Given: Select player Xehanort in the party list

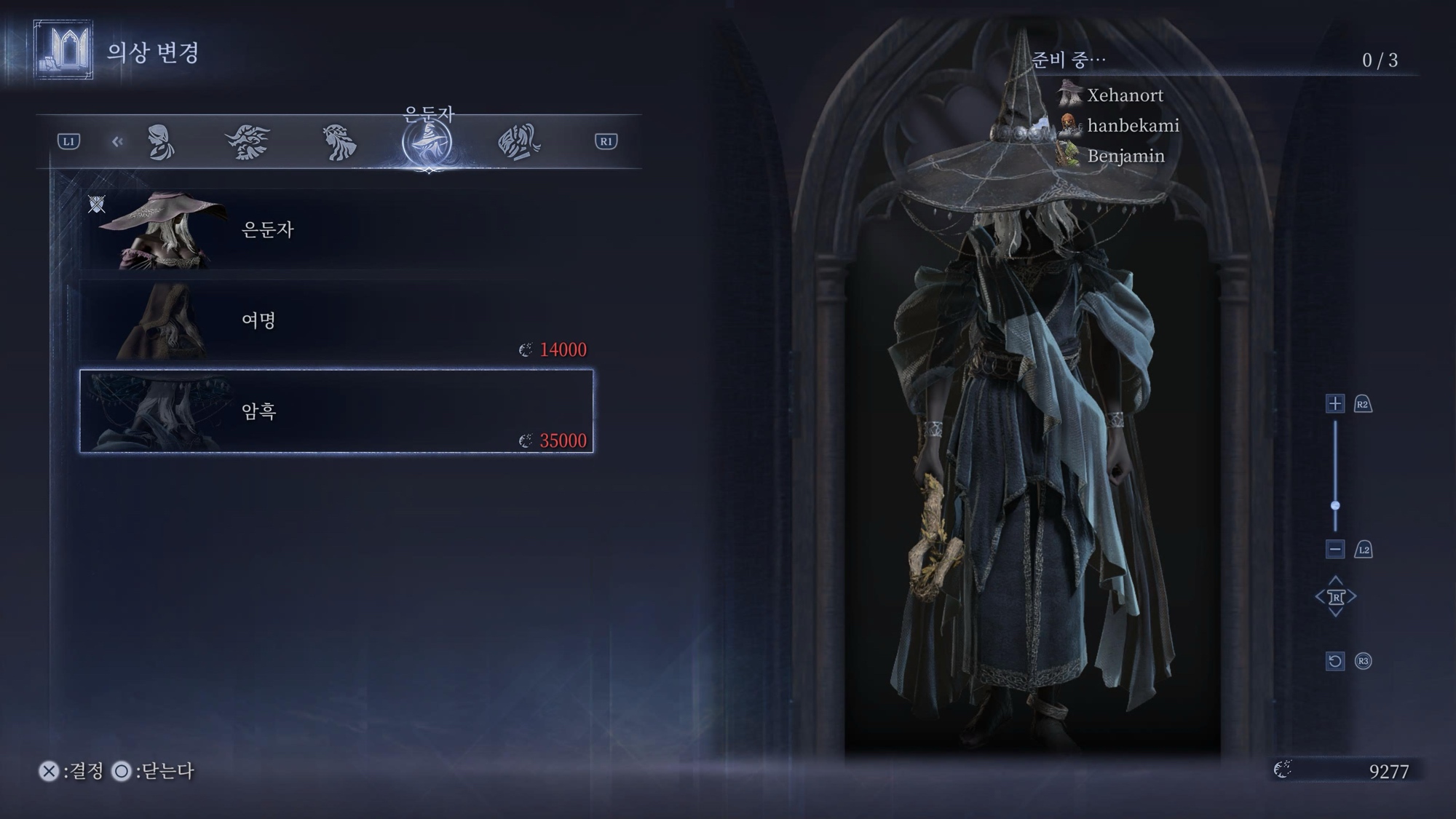Looking at the screenshot, I should [1124, 95].
